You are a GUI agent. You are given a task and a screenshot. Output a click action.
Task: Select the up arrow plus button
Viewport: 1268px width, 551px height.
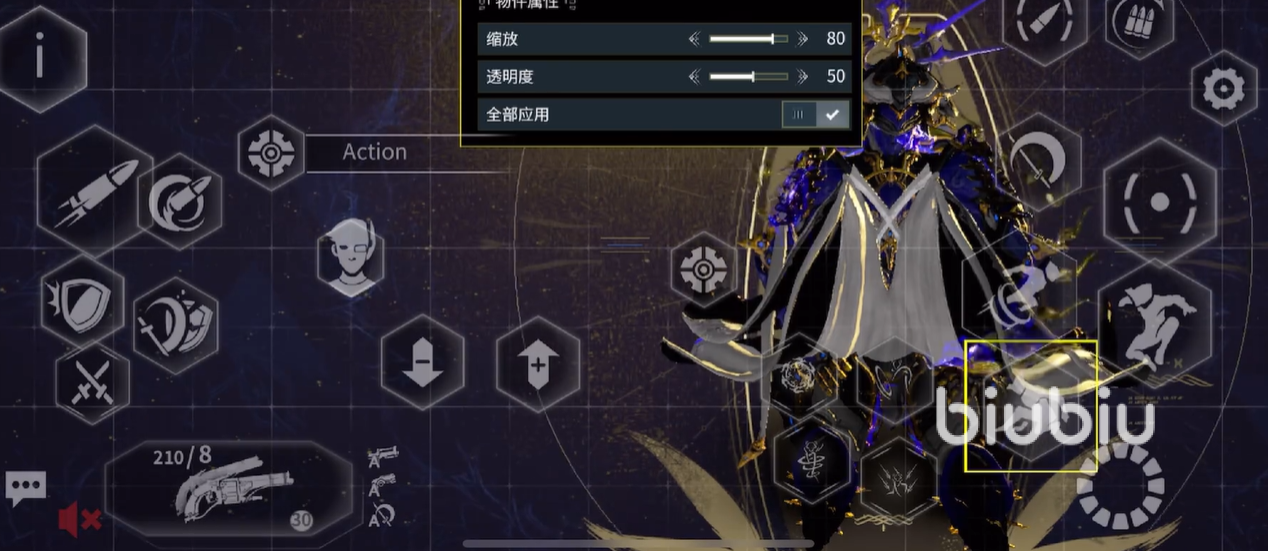[538, 364]
